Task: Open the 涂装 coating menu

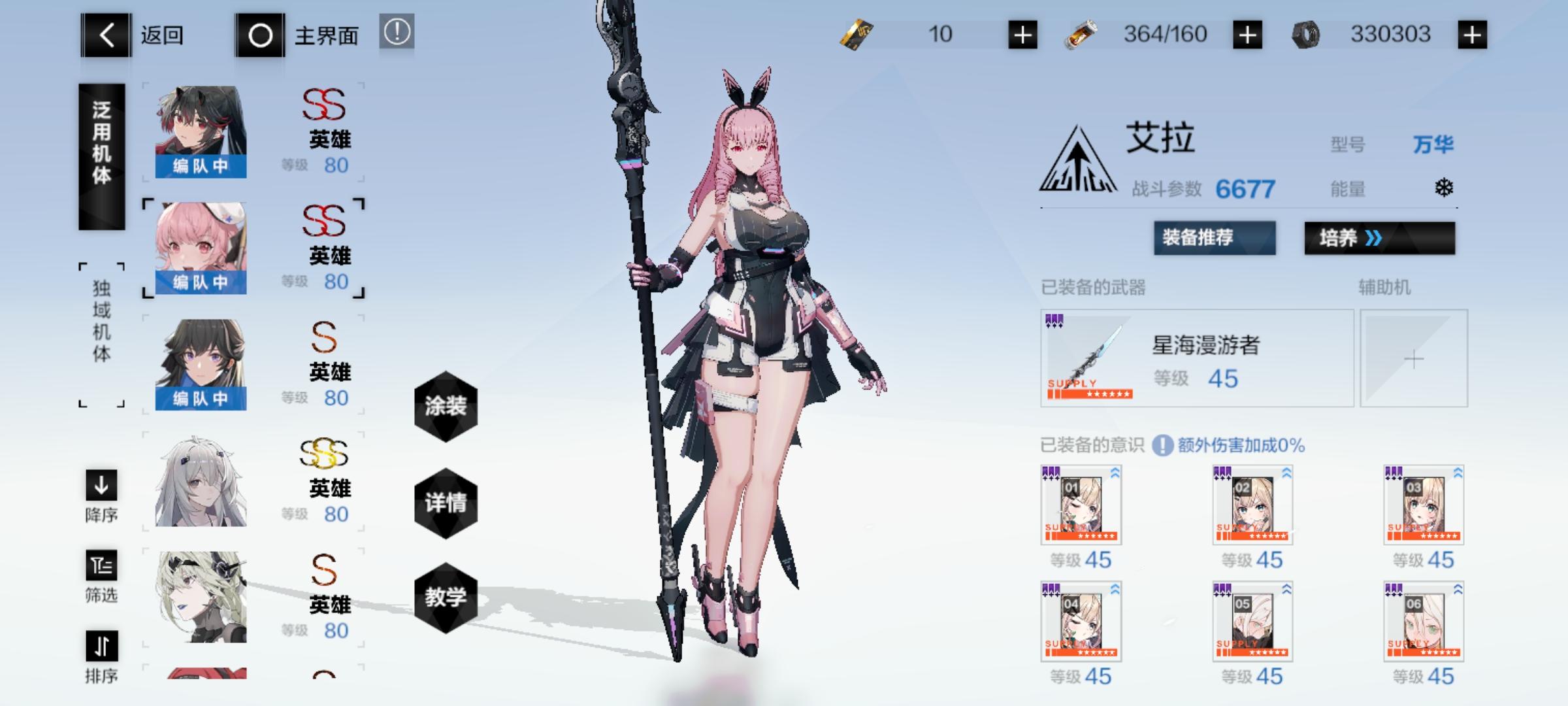Action: point(446,407)
